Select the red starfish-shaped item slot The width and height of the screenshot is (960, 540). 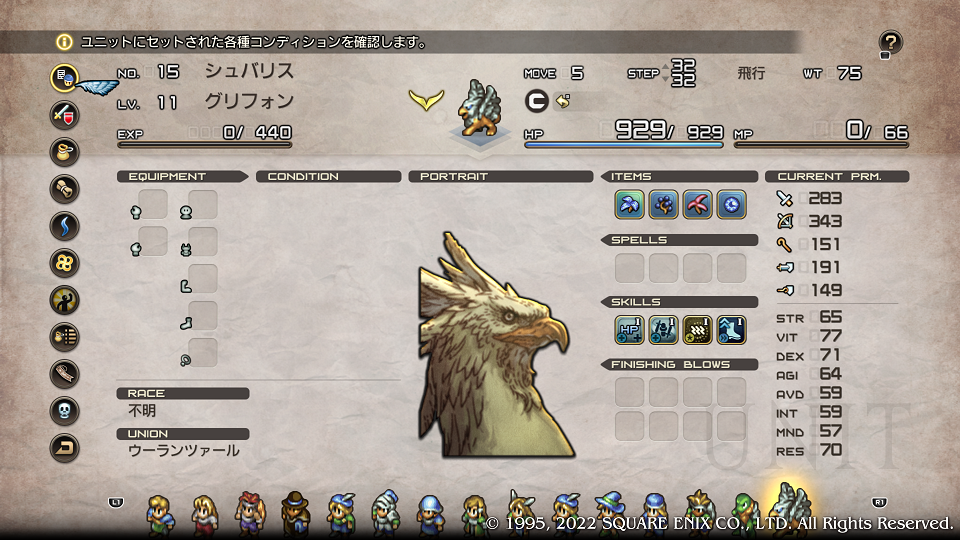(x=697, y=205)
